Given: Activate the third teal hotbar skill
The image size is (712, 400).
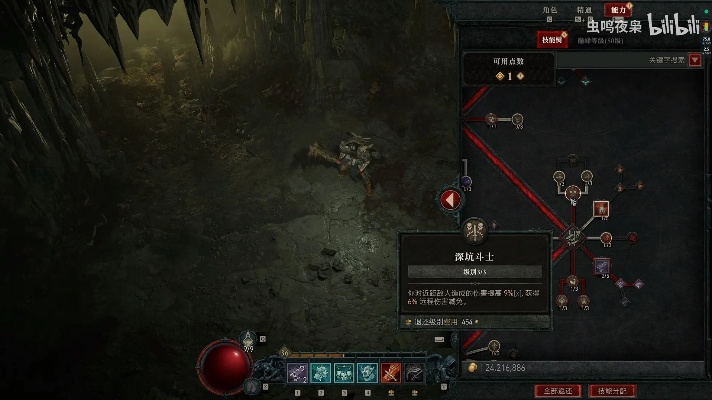Looking at the screenshot, I should 343,373.
